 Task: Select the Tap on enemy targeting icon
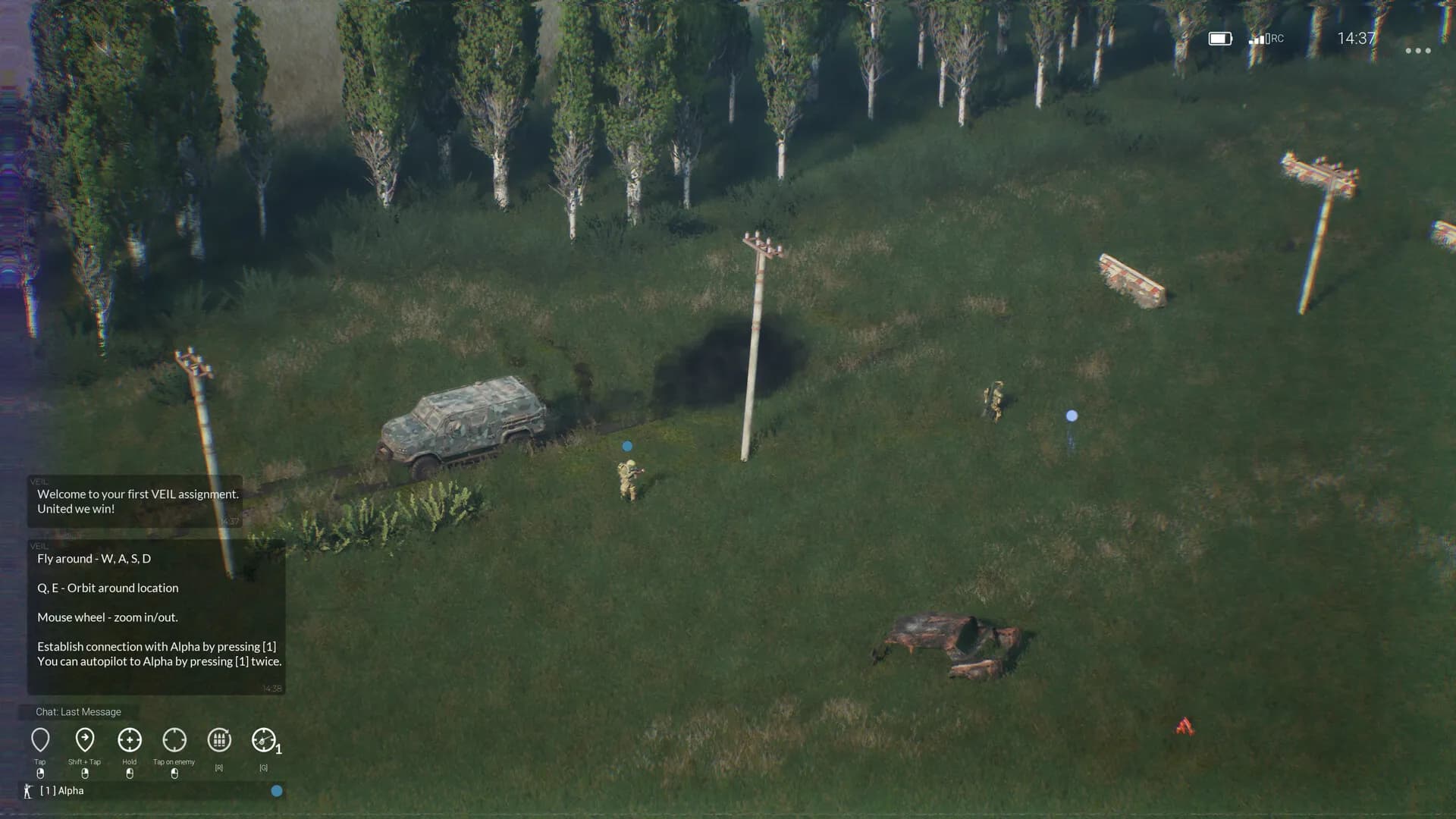(174, 739)
